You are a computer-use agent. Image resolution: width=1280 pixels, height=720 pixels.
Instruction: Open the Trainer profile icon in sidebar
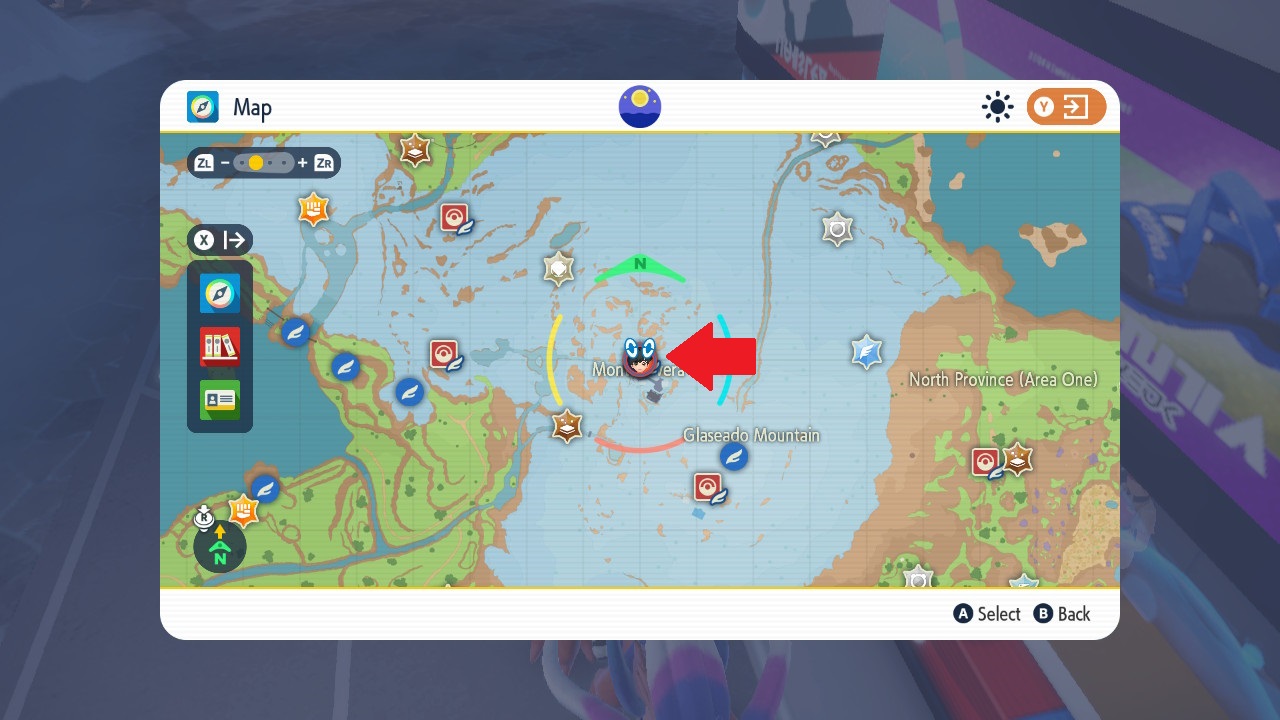pyautogui.click(x=220, y=400)
